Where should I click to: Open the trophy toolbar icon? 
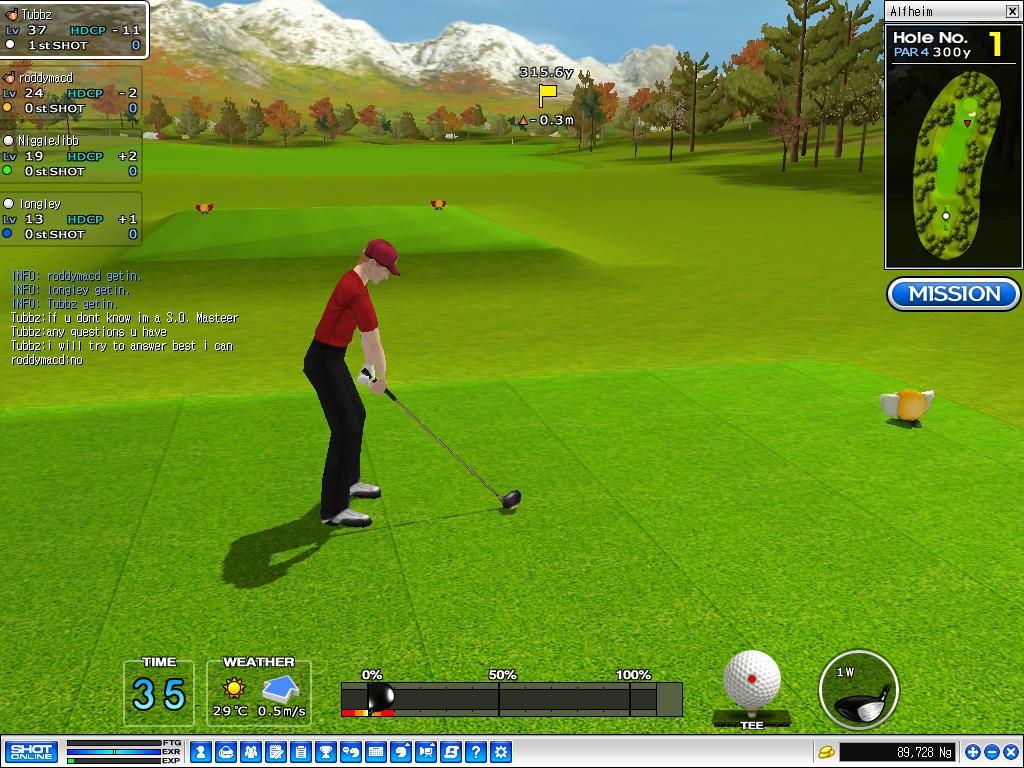(x=325, y=752)
